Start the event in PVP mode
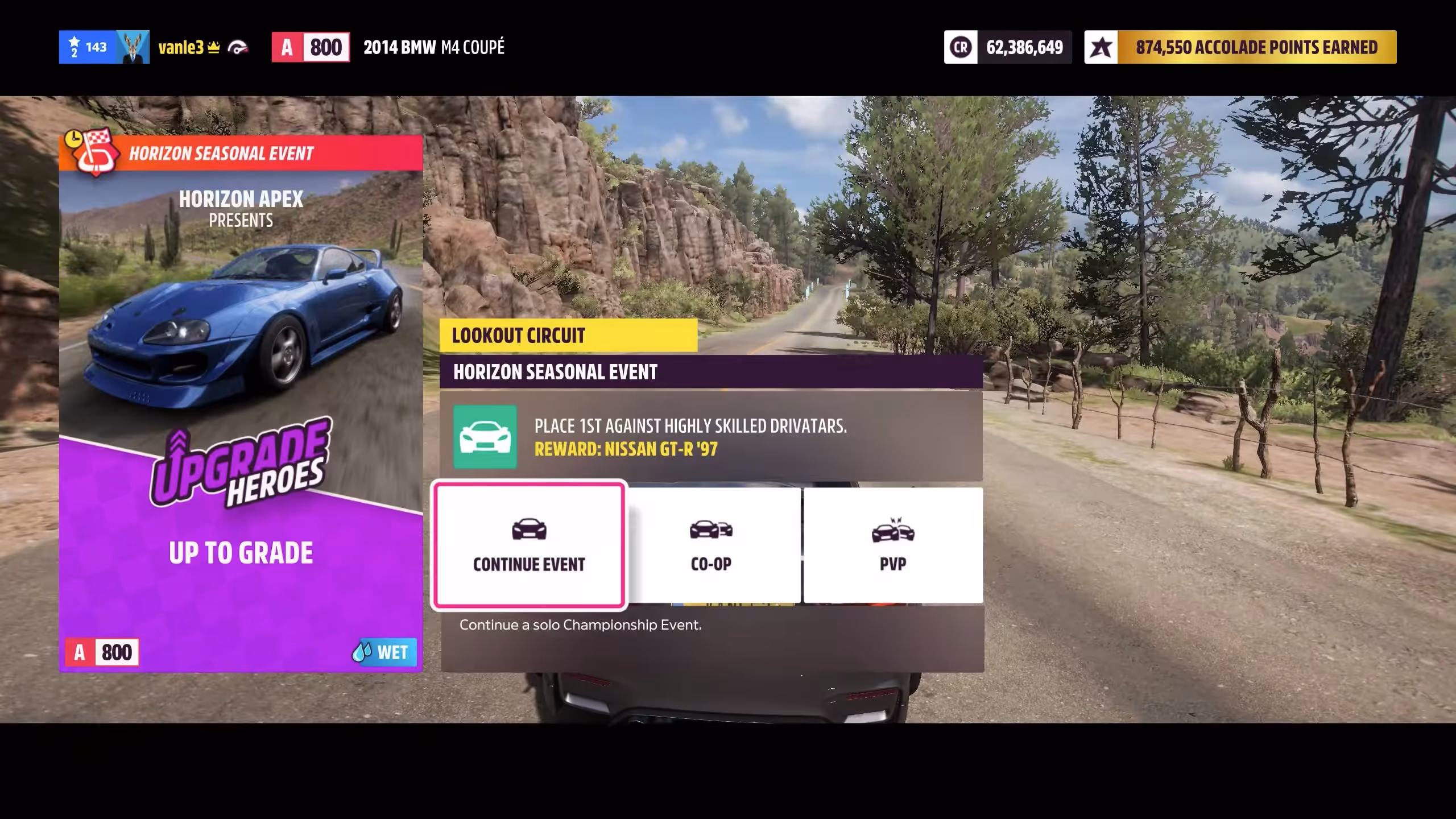The width and height of the screenshot is (1456, 819). click(893, 545)
